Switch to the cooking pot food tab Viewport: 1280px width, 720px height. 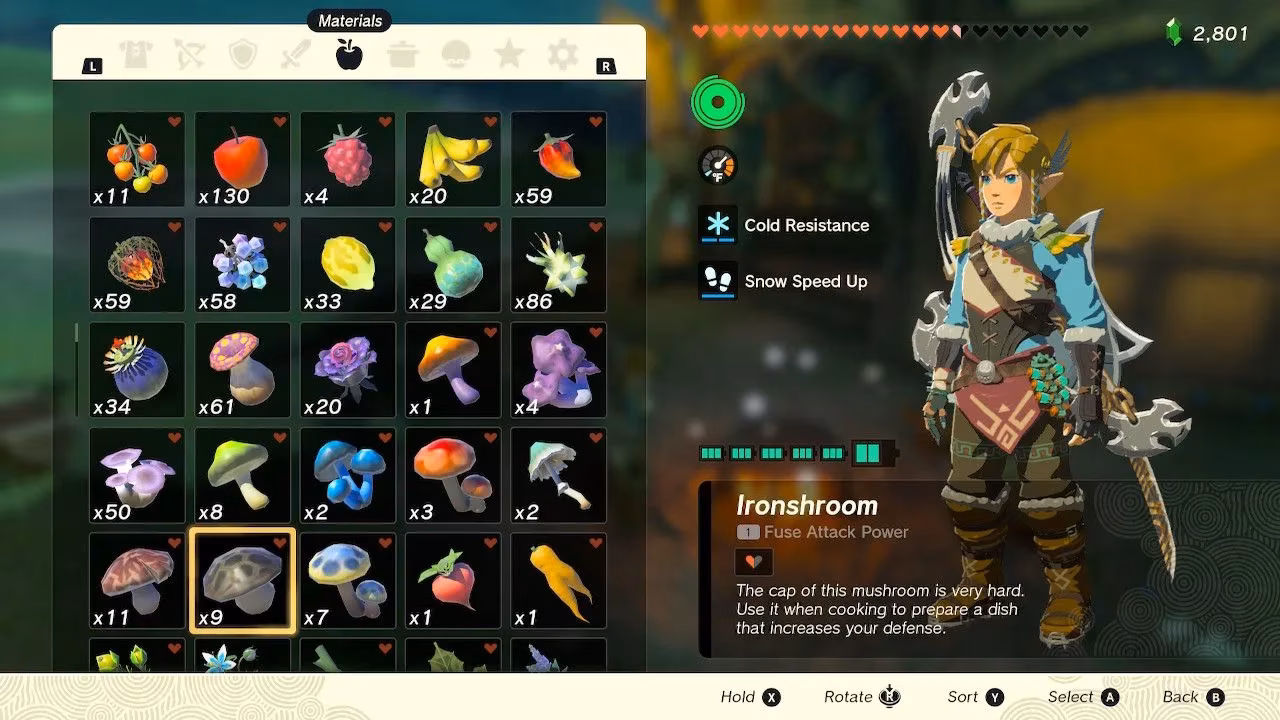click(x=403, y=55)
